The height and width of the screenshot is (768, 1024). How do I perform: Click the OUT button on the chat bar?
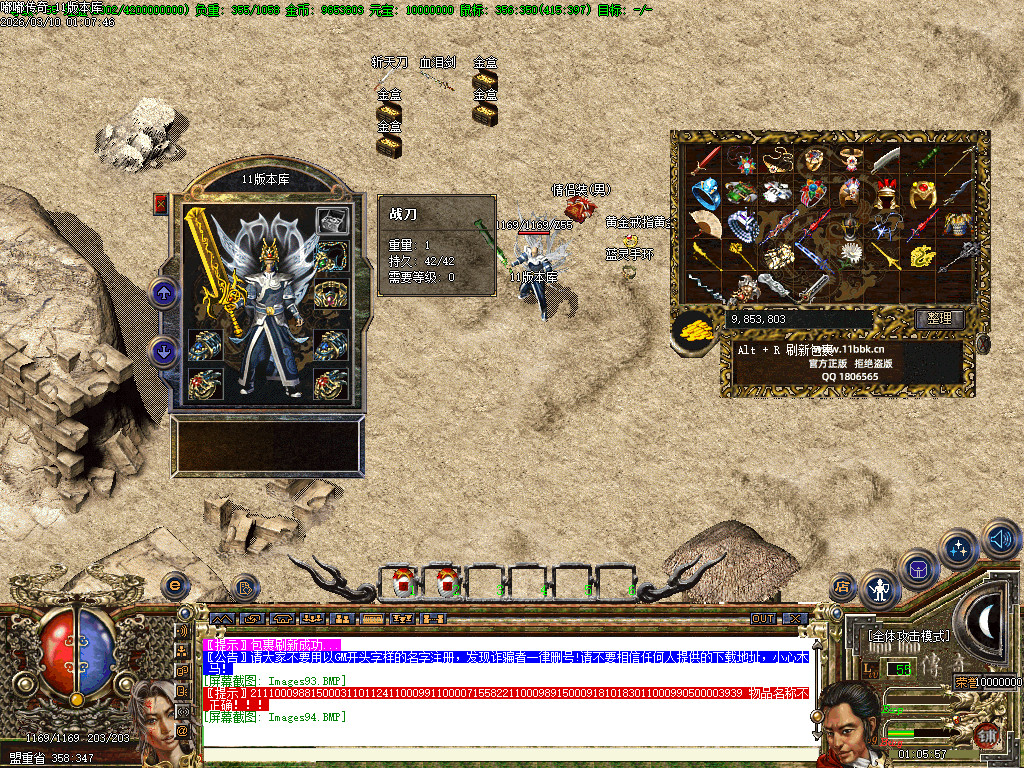[x=763, y=618]
